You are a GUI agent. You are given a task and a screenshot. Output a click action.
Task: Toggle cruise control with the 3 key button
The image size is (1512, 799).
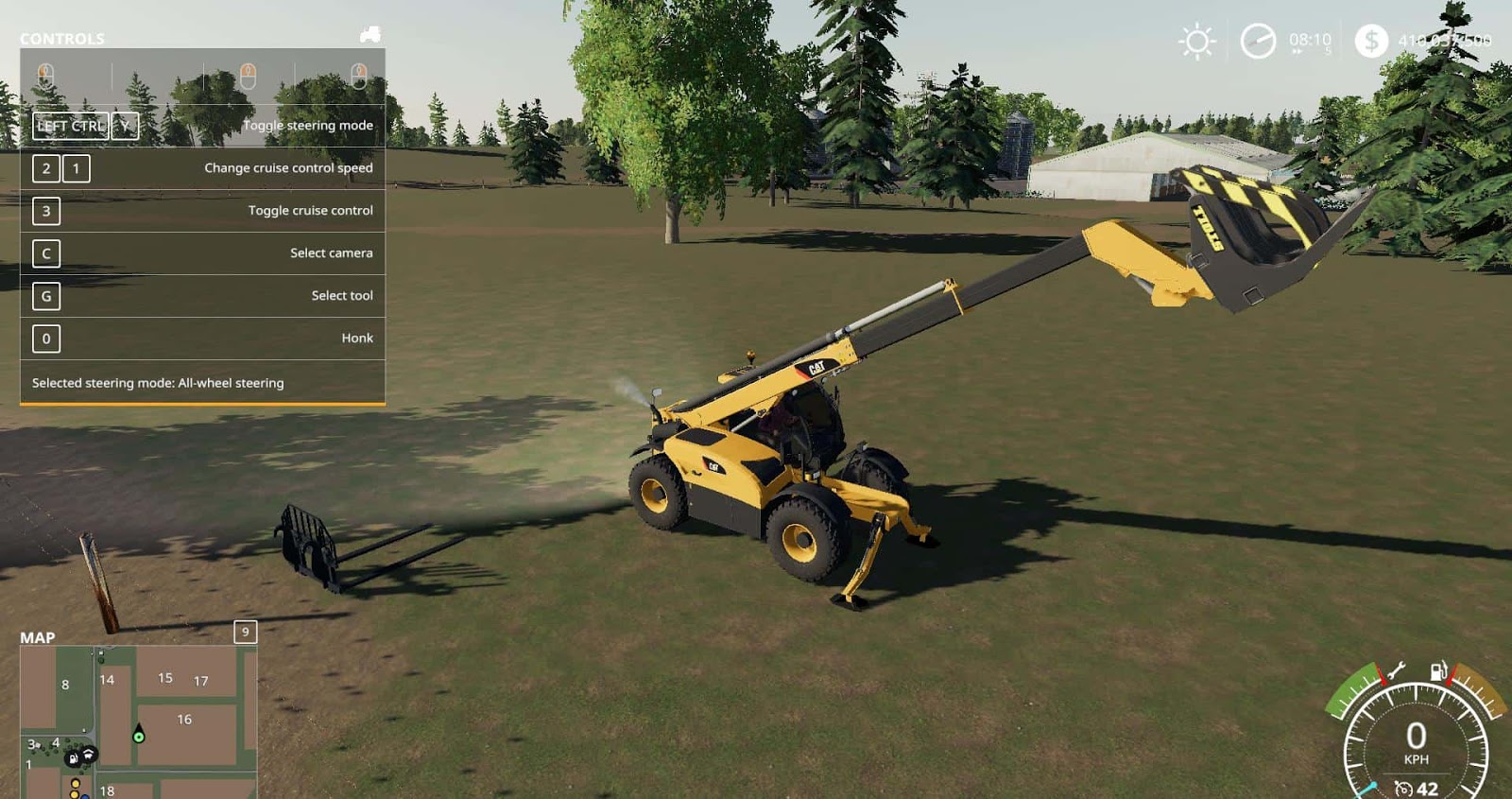coord(45,211)
